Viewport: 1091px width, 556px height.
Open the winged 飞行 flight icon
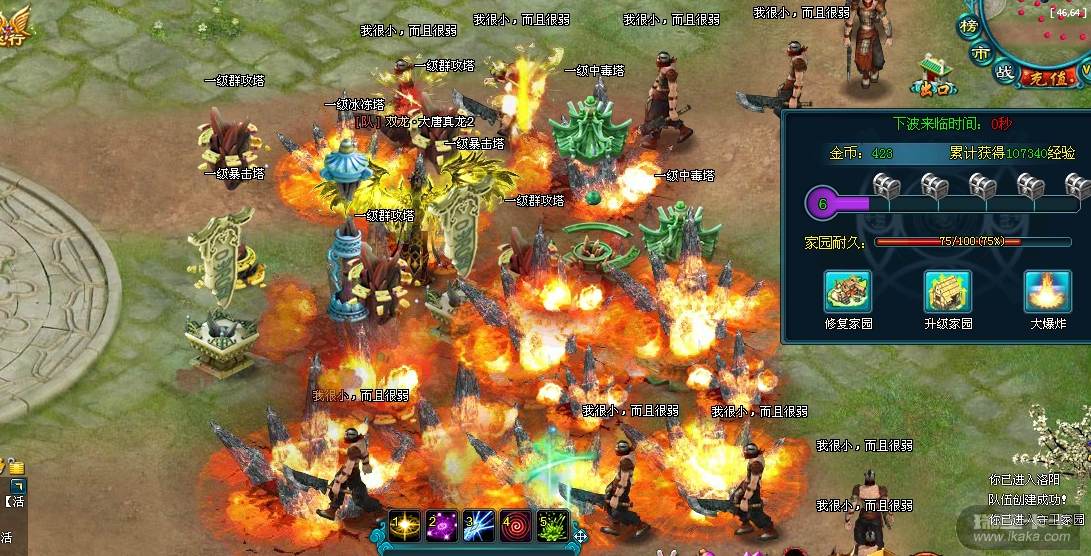pos(12,28)
